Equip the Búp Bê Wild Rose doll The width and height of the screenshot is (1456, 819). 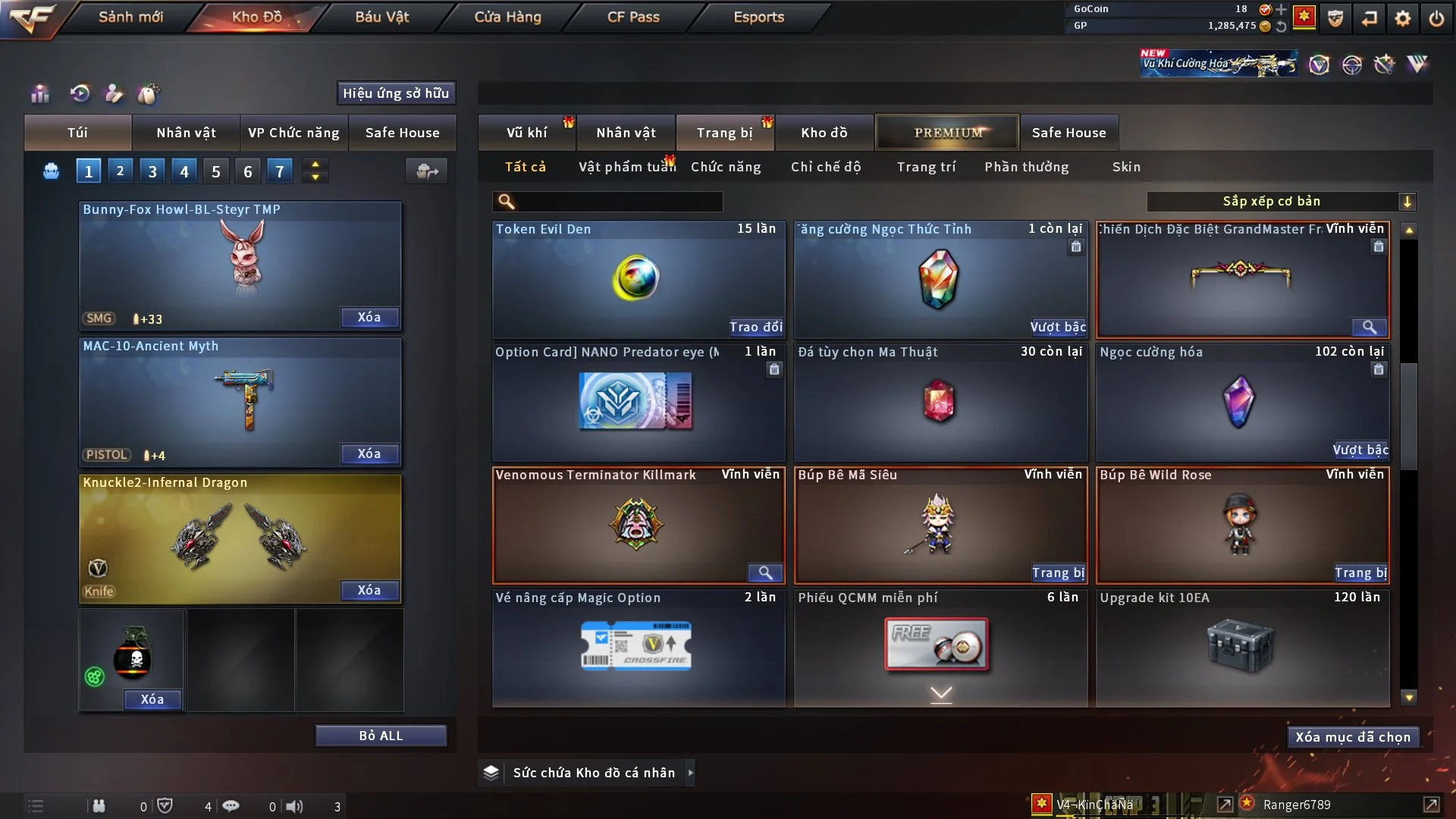click(1360, 573)
